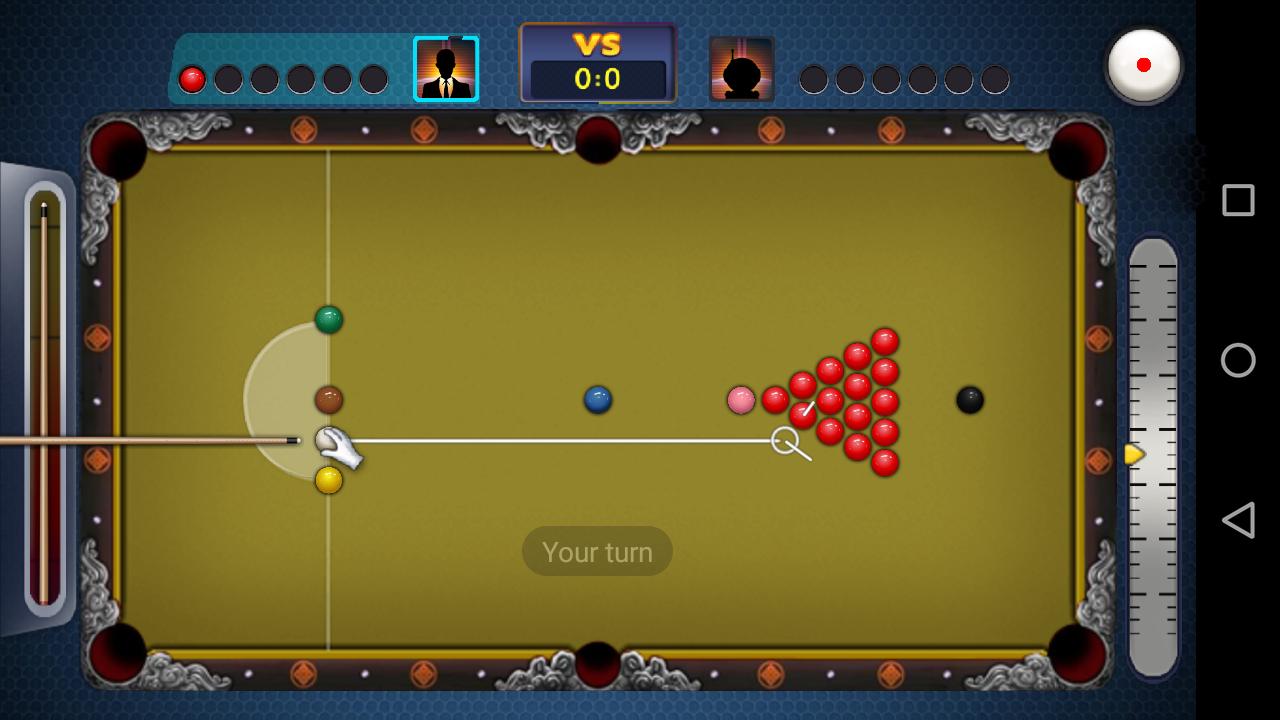1280x720 pixels.
Task: Tap your player's avatar portrait
Action: pyautogui.click(x=446, y=68)
